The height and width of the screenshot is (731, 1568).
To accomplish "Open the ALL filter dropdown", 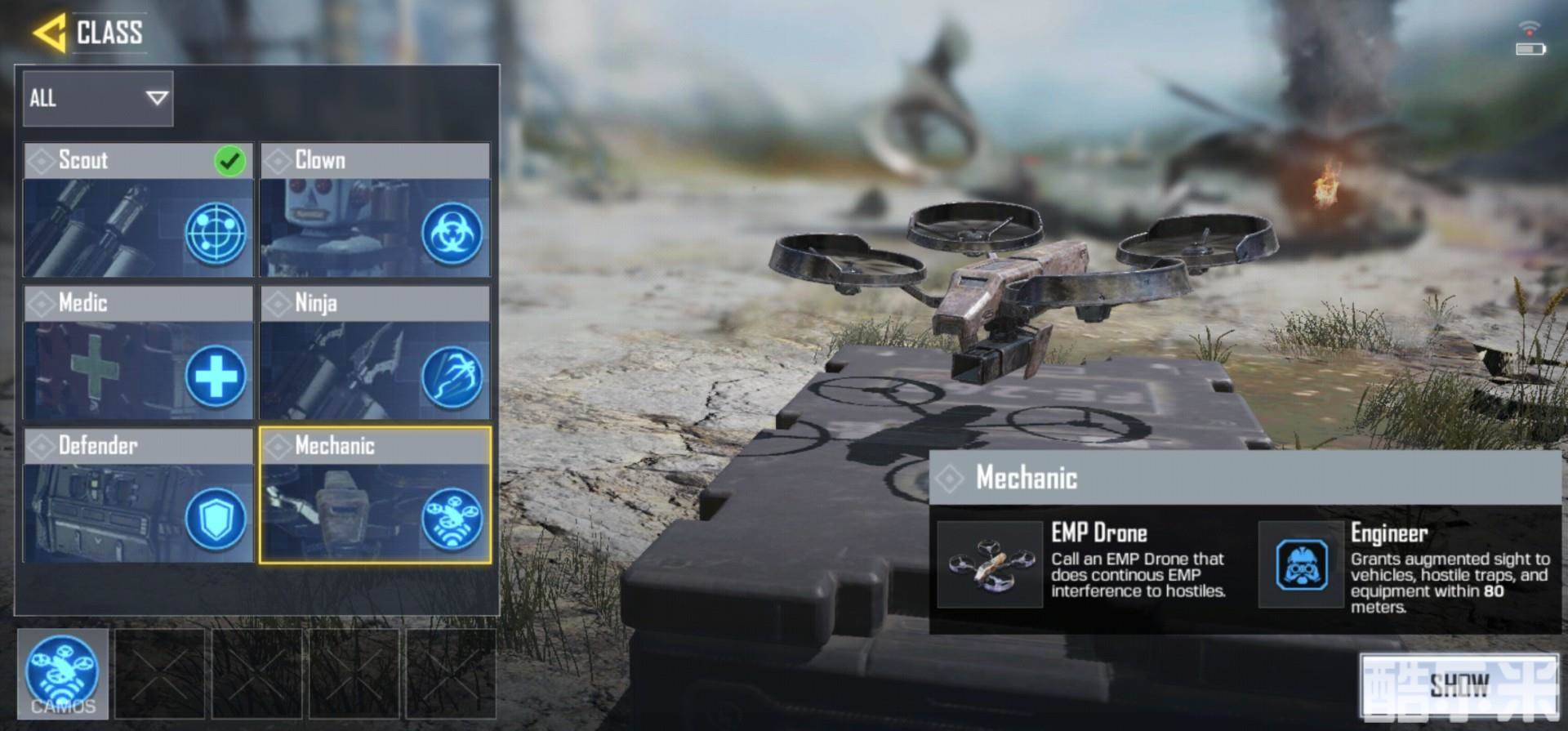I will click(x=98, y=99).
